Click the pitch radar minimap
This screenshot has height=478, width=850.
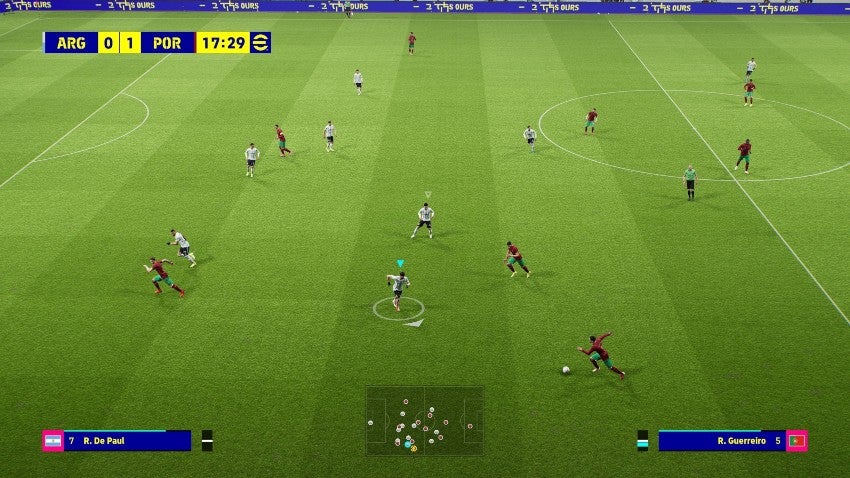click(424, 420)
